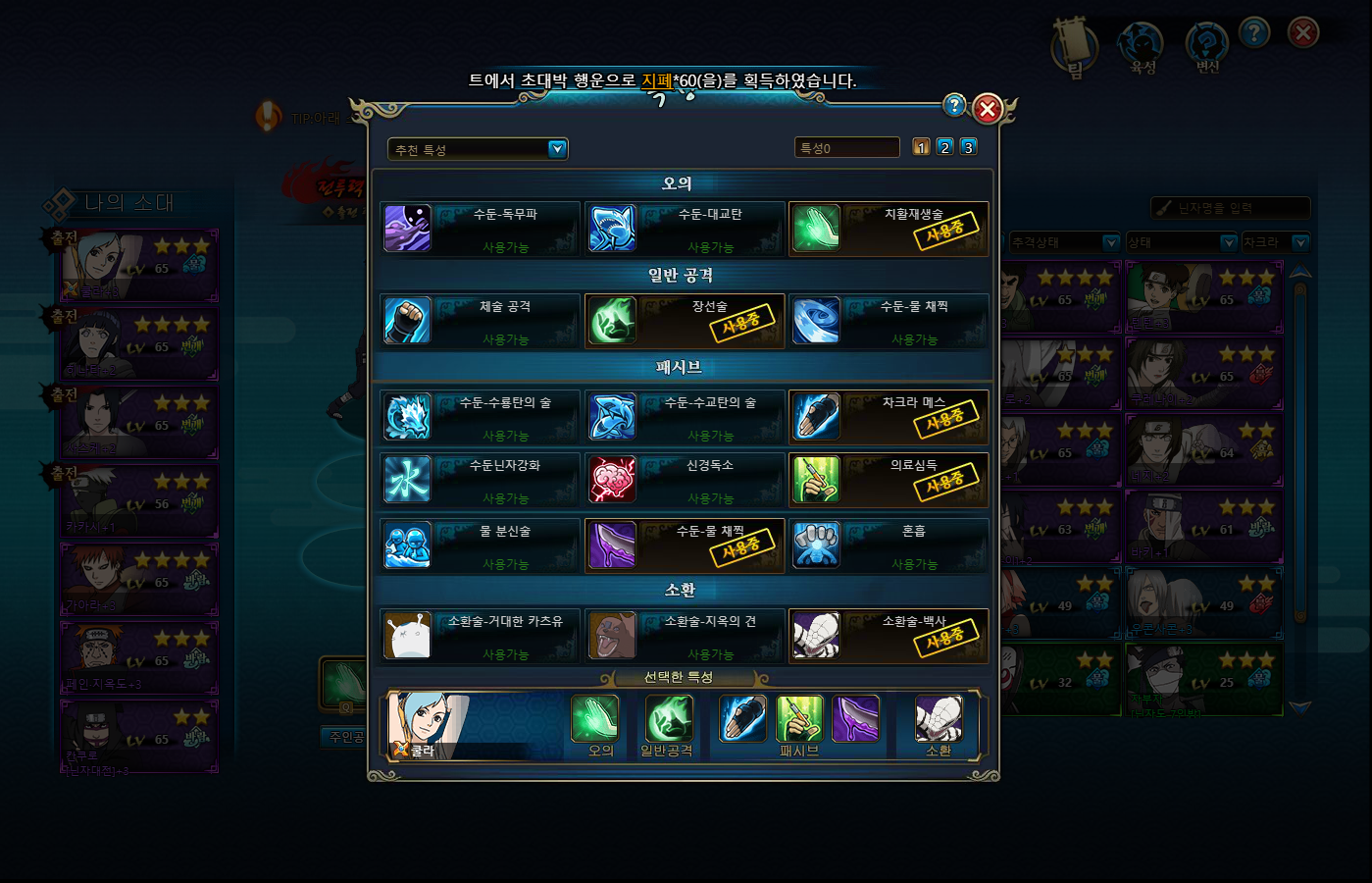The width and height of the screenshot is (1372, 883).
Task: Close the background window with red X
Action: pyautogui.click(x=1302, y=33)
